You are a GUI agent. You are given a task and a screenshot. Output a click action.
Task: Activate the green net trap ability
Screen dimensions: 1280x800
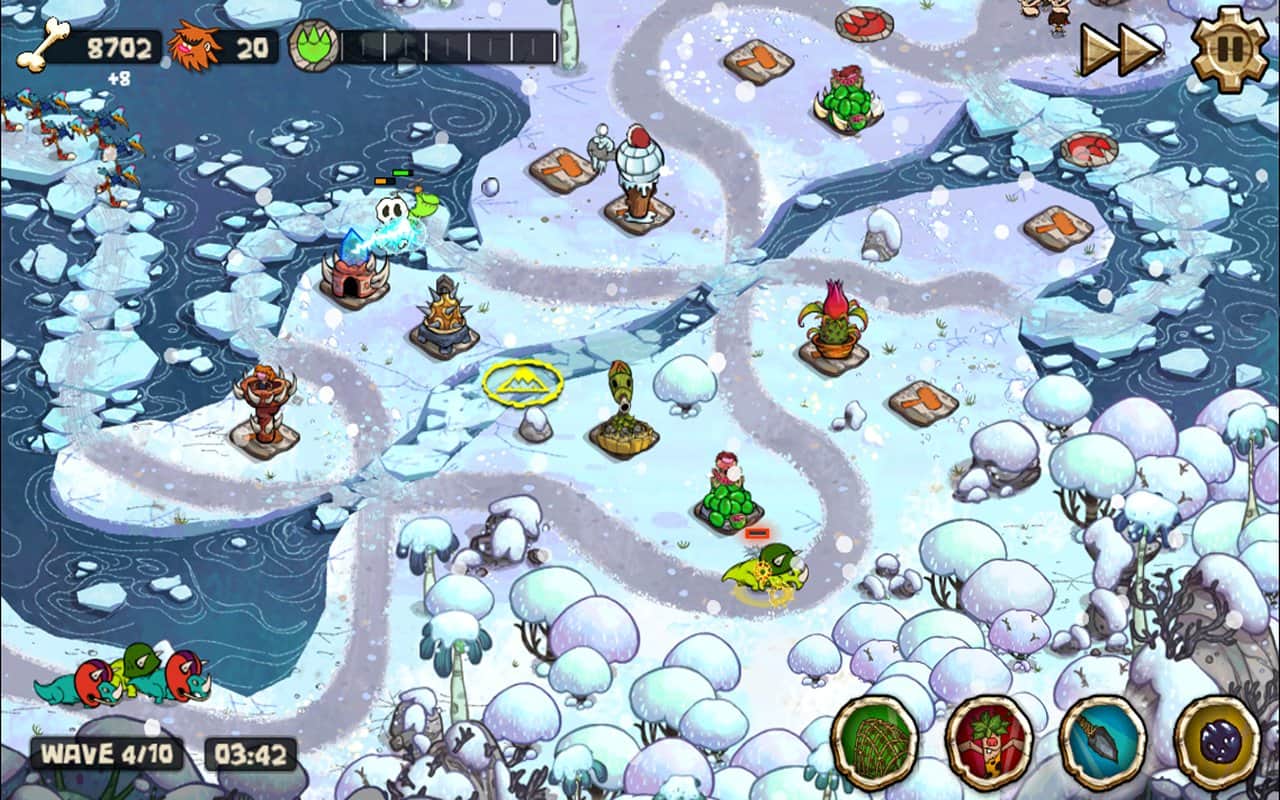pos(875,740)
